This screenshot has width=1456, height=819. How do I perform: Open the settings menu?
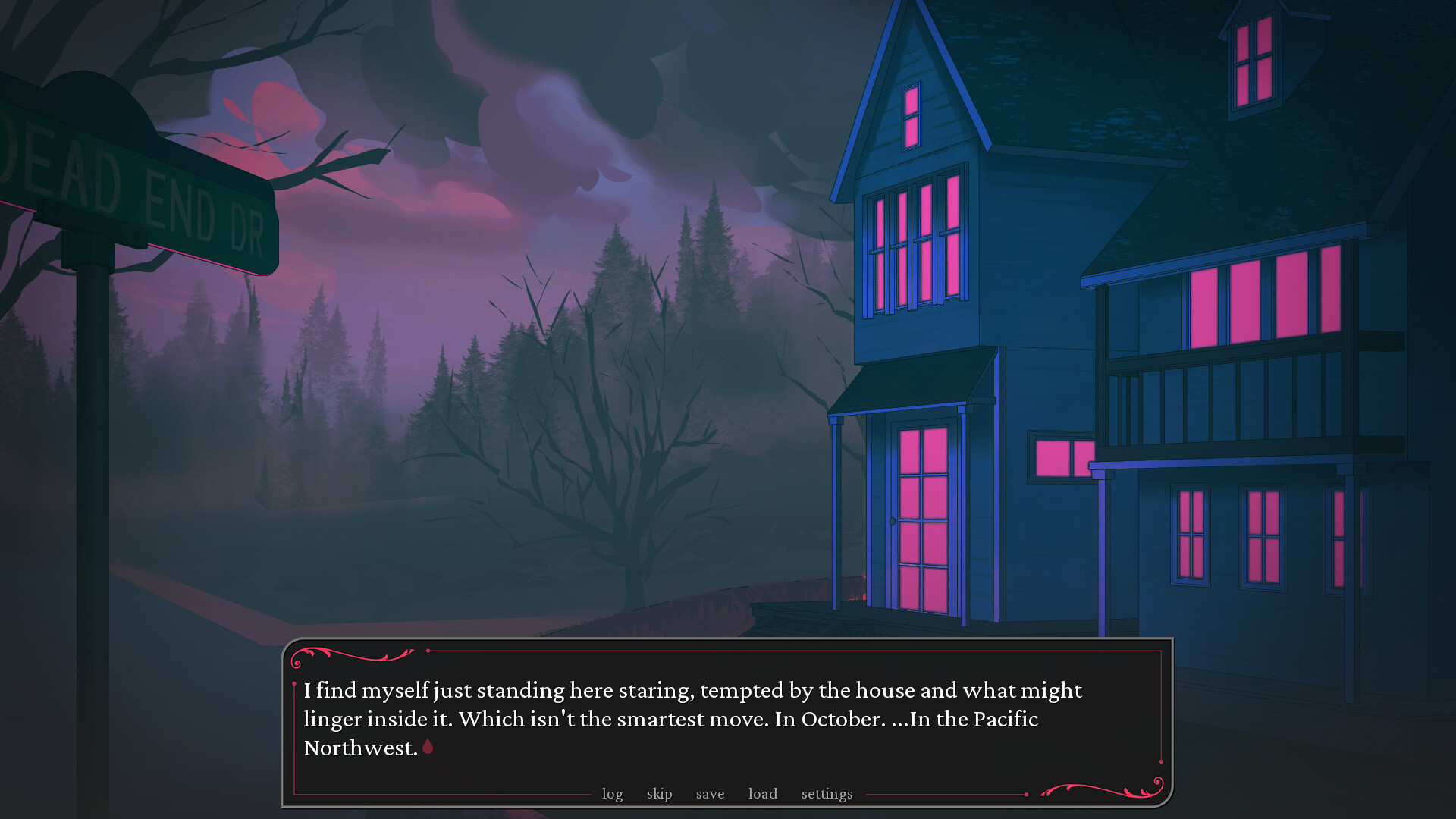click(827, 794)
